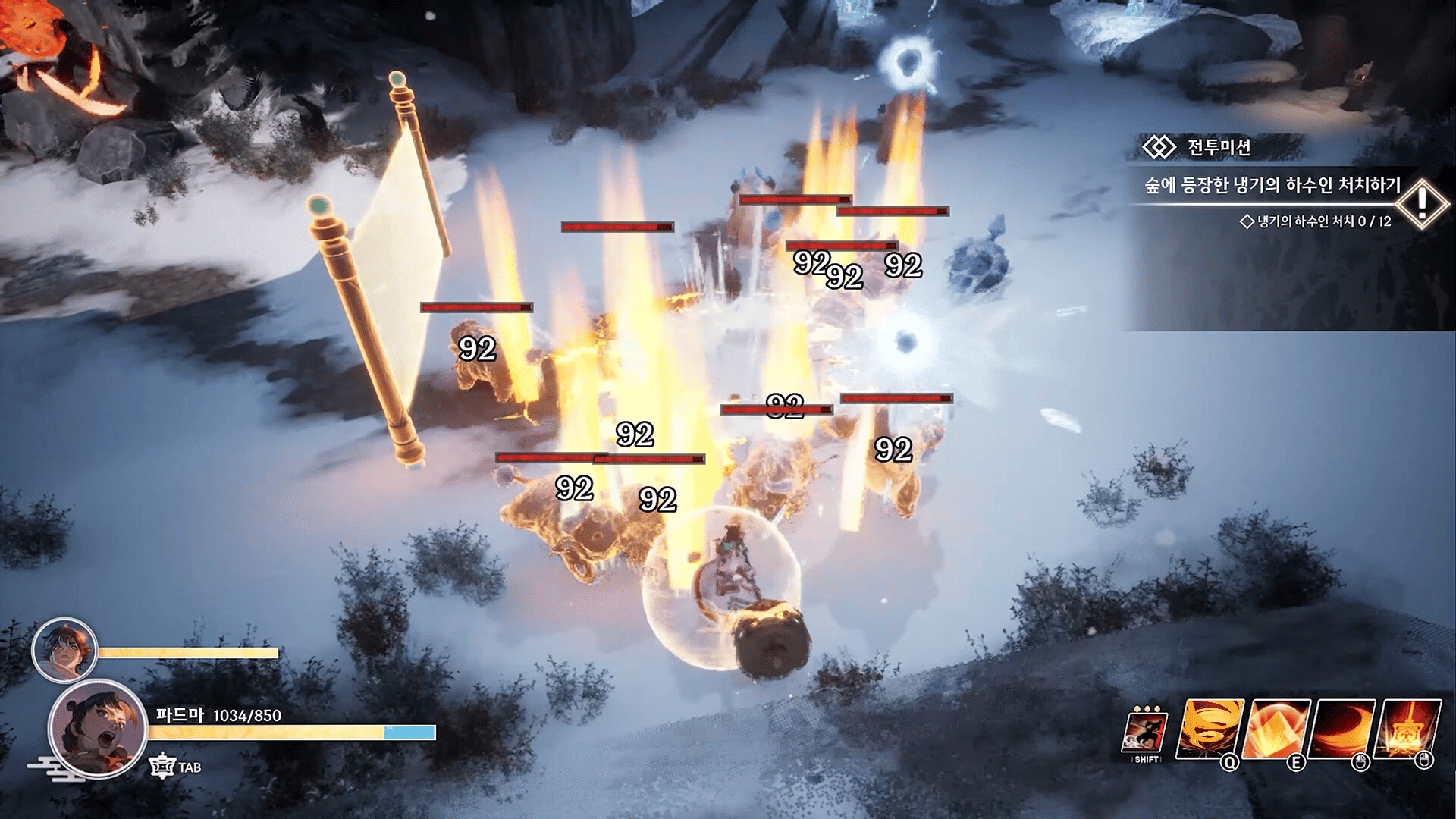Select Padma's large character portrait
Viewport: 1456px width, 819px height.
pos(98,729)
